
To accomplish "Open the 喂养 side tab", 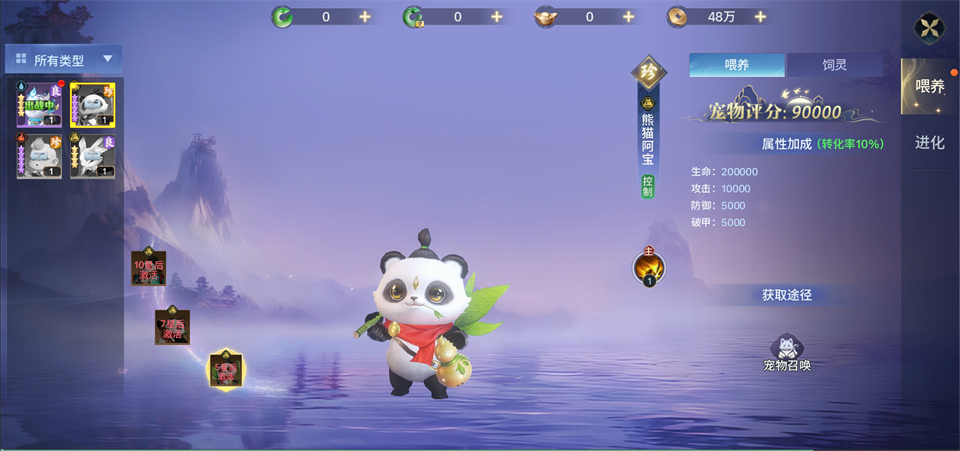I will point(930,86).
